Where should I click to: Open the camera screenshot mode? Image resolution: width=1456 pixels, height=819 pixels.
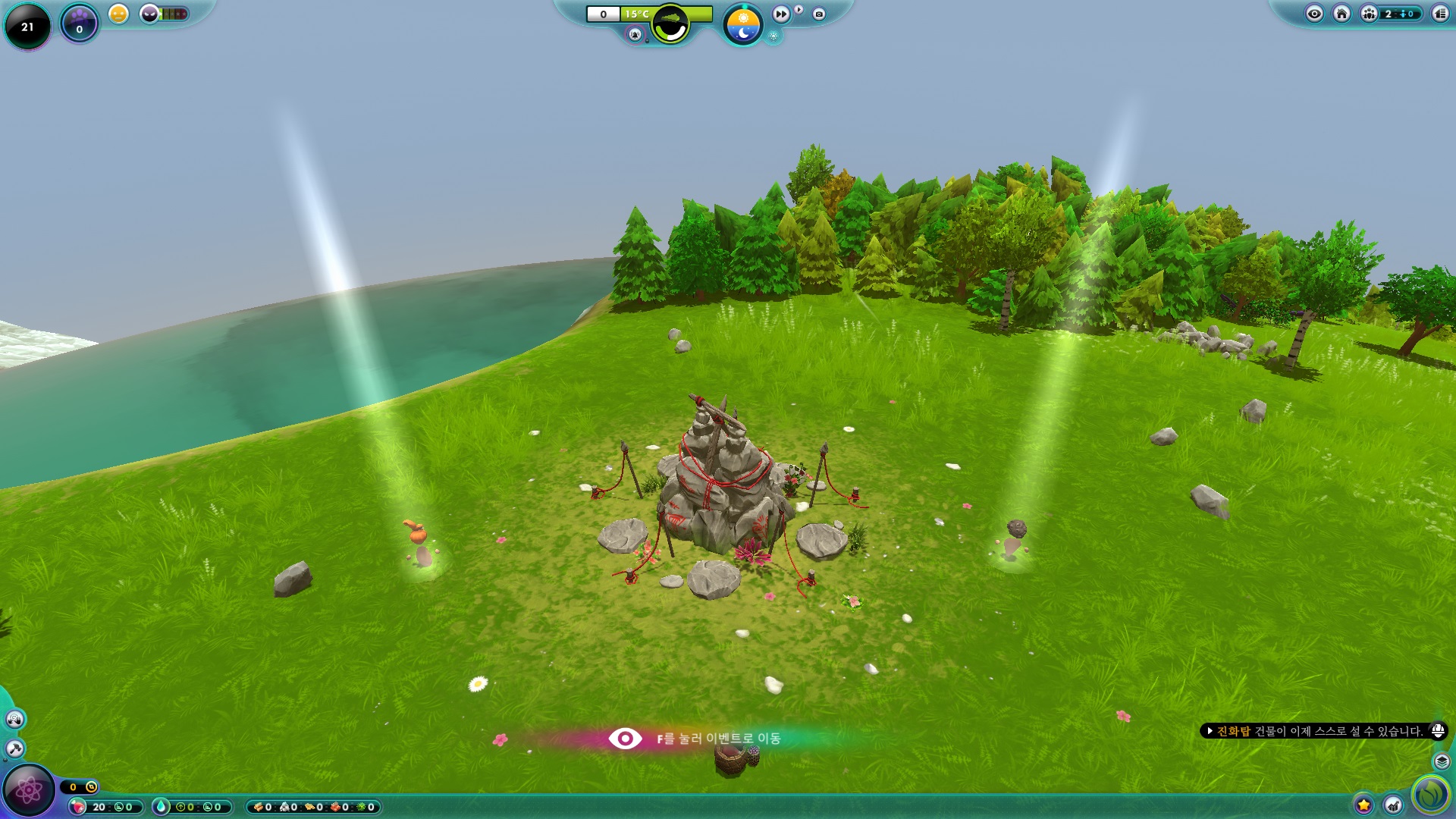point(819,14)
